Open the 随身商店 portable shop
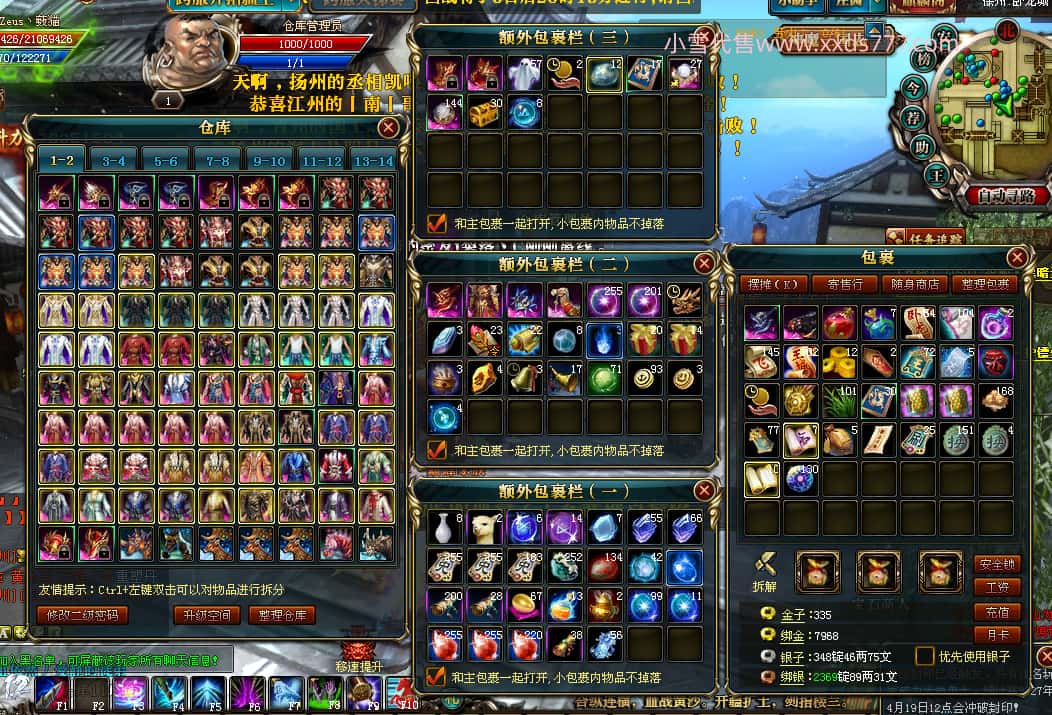 [x=912, y=284]
